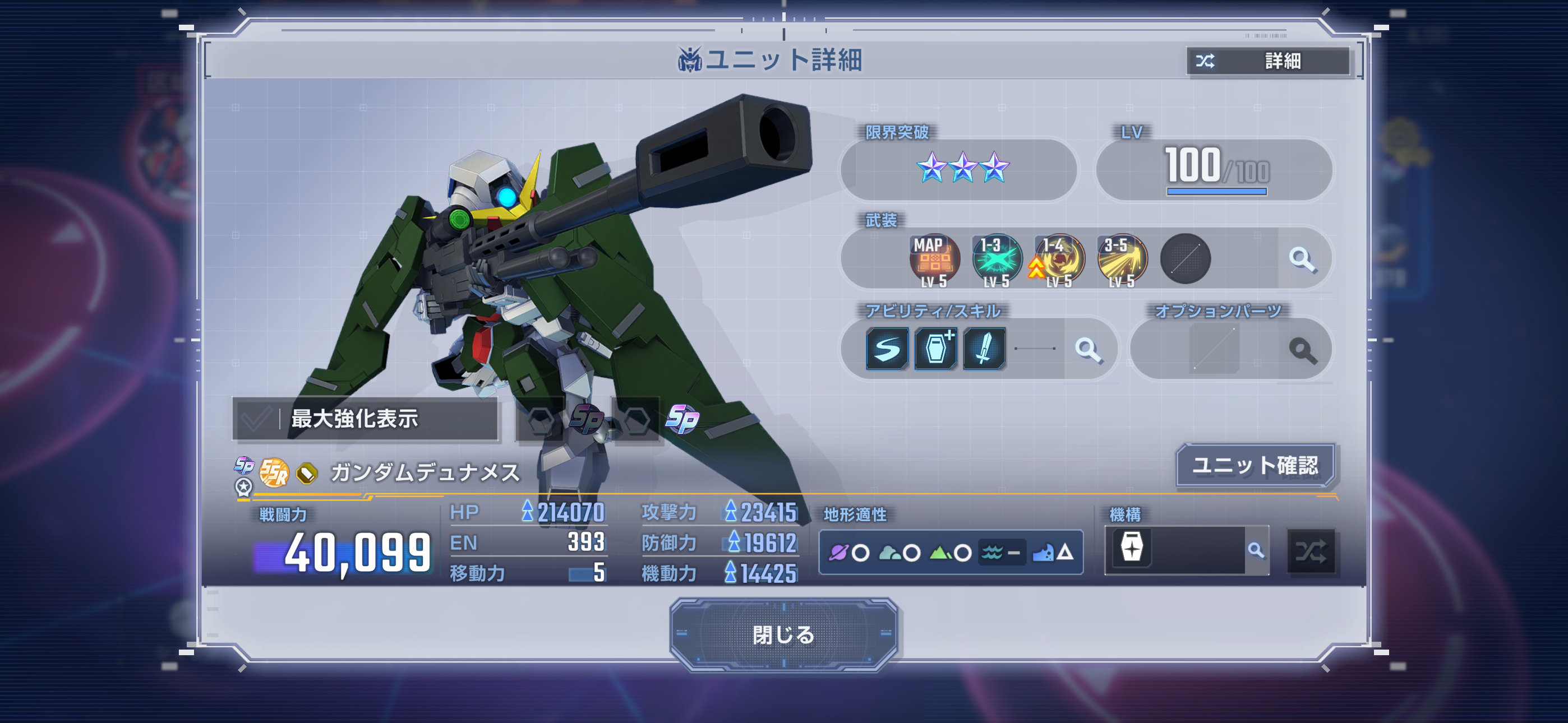
Task: View the sword ability icon
Action: pos(984,349)
